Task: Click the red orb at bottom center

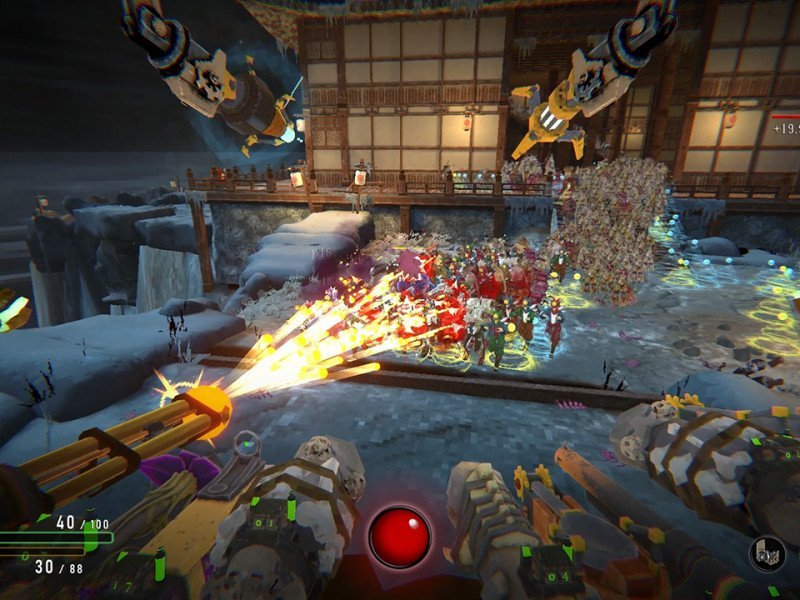Action: tap(399, 537)
